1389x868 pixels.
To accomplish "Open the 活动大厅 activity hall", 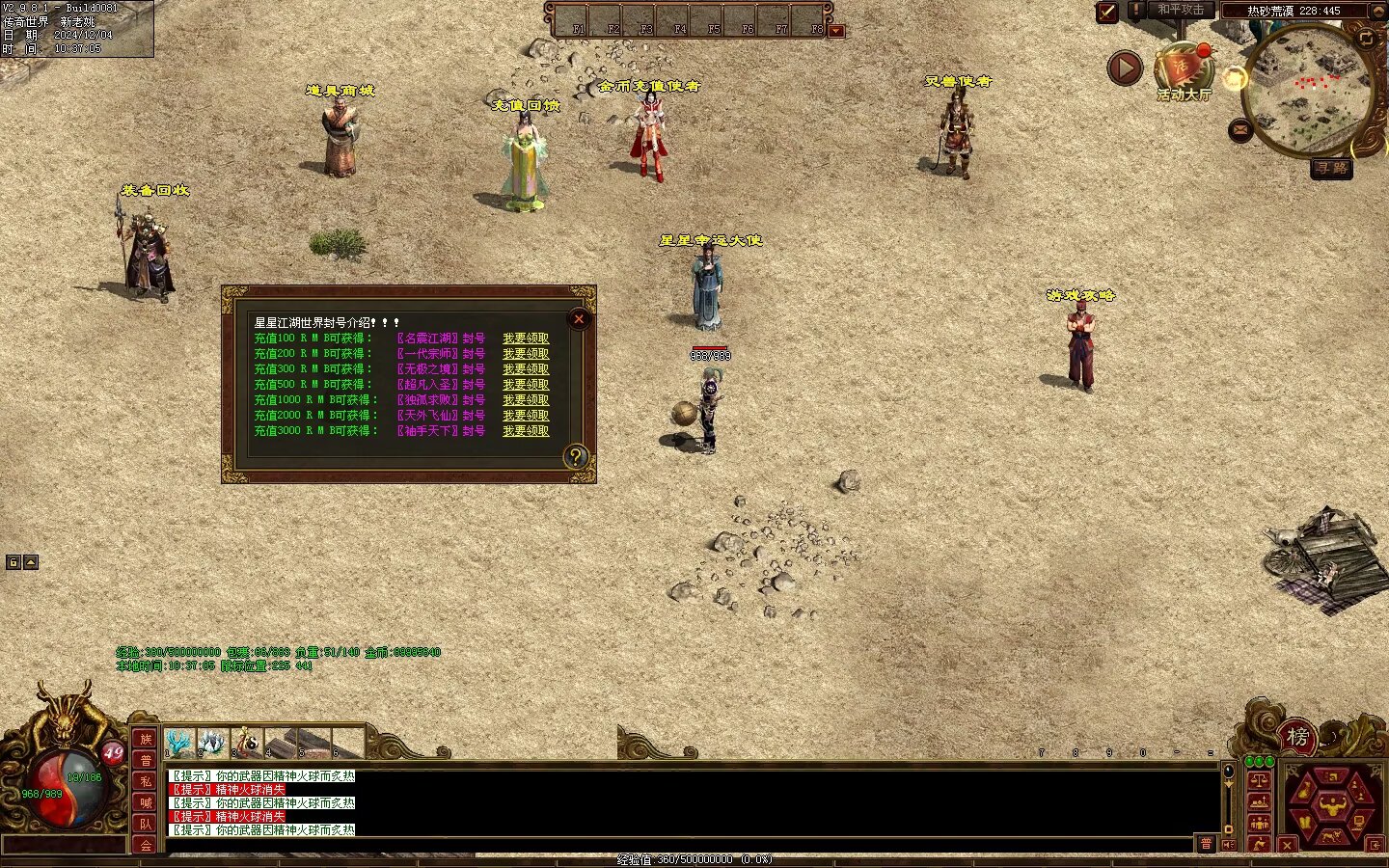I will [1183, 74].
